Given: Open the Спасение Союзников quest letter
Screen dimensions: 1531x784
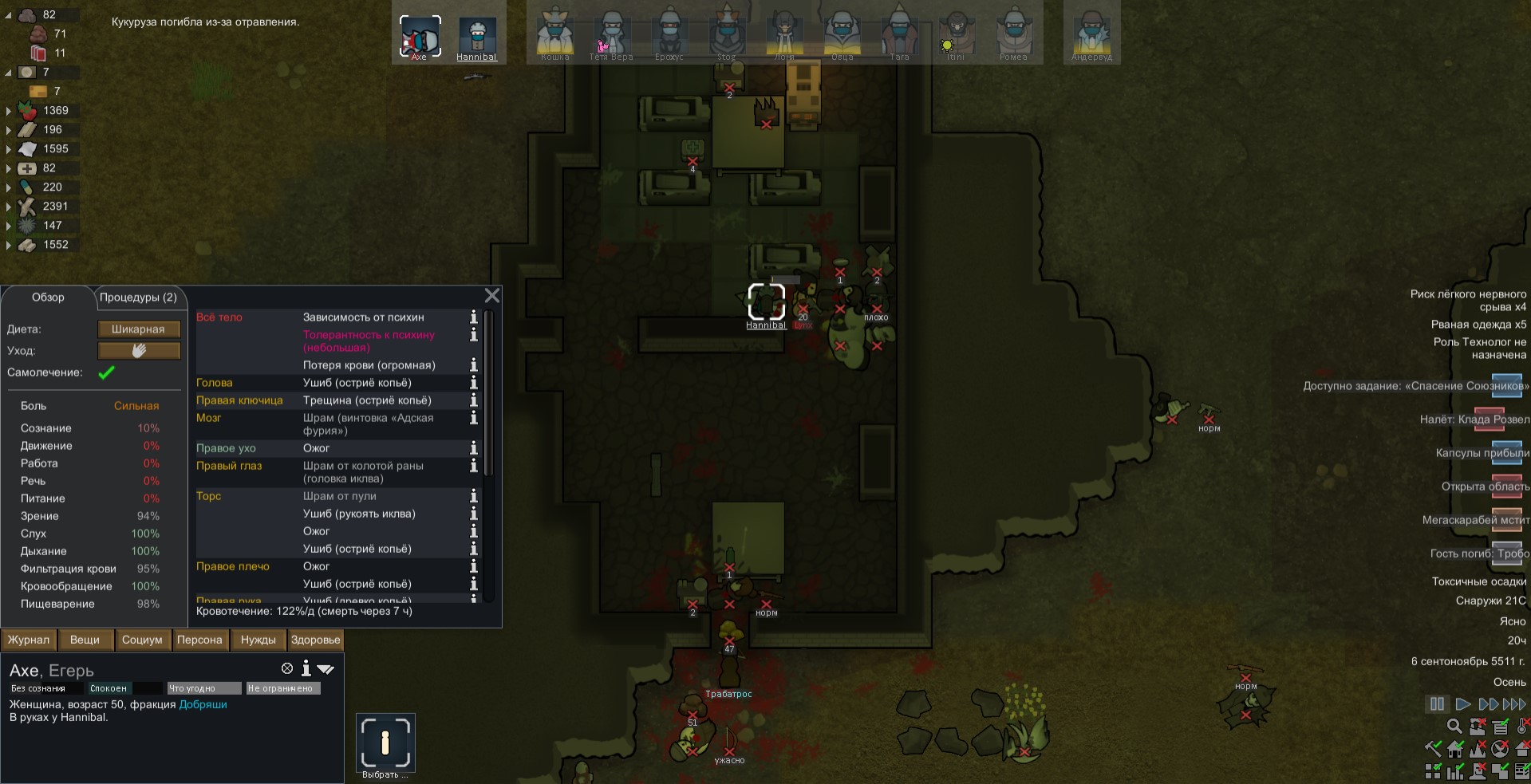Looking at the screenshot, I should tap(1506, 386).
